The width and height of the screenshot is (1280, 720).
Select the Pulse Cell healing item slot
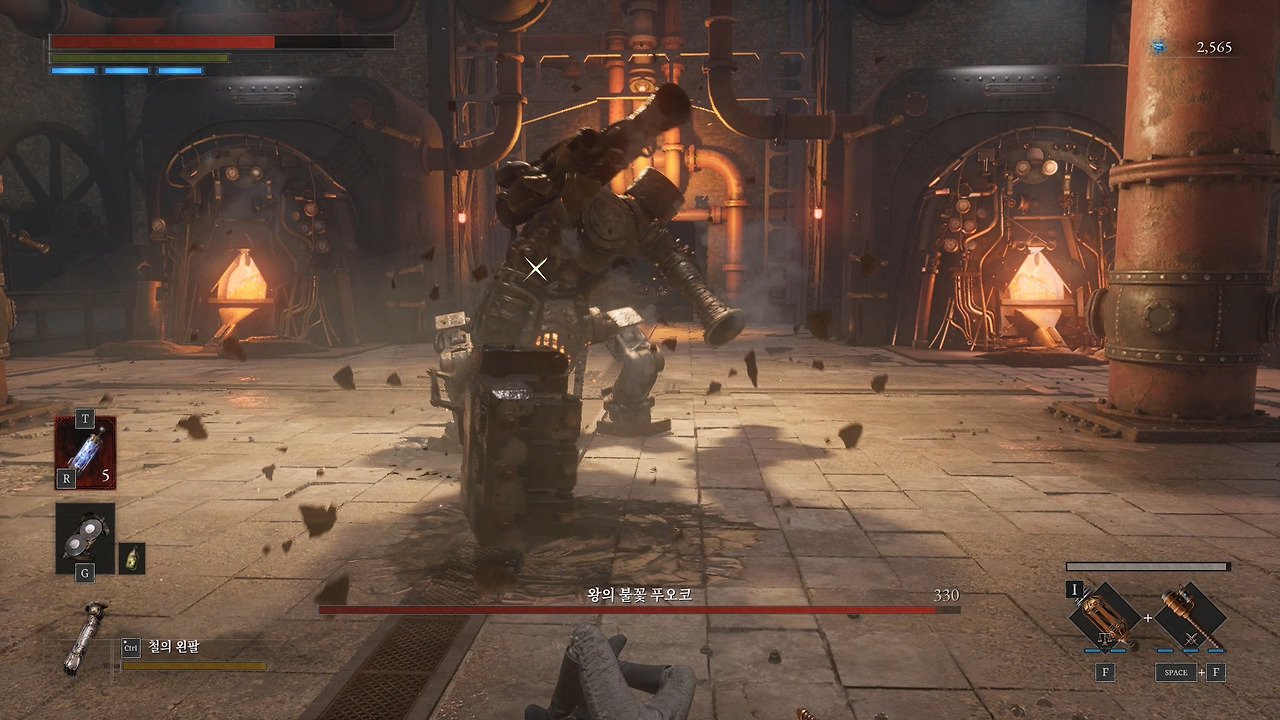pos(85,452)
